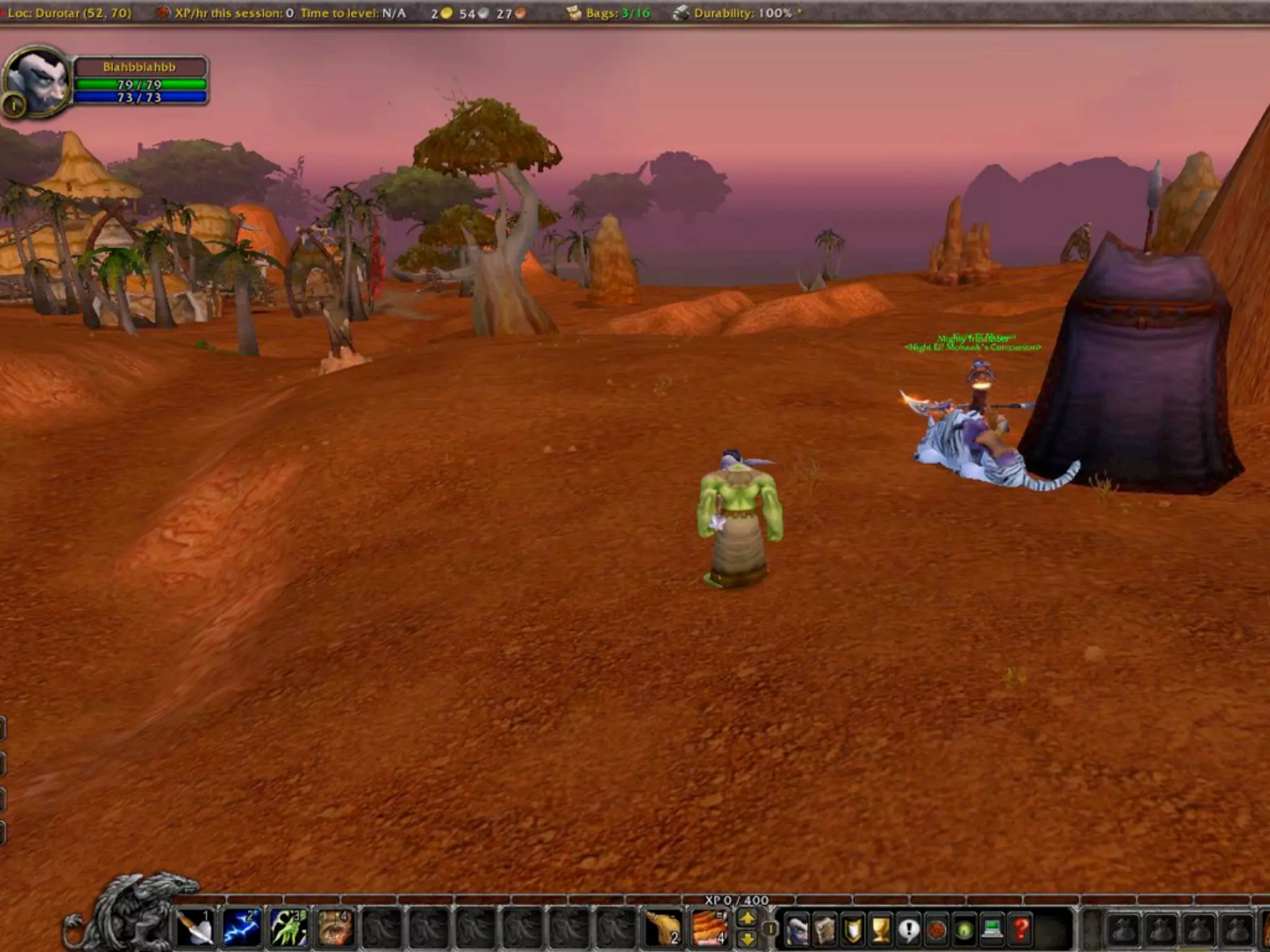Eat the meat food item

click(x=709, y=928)
